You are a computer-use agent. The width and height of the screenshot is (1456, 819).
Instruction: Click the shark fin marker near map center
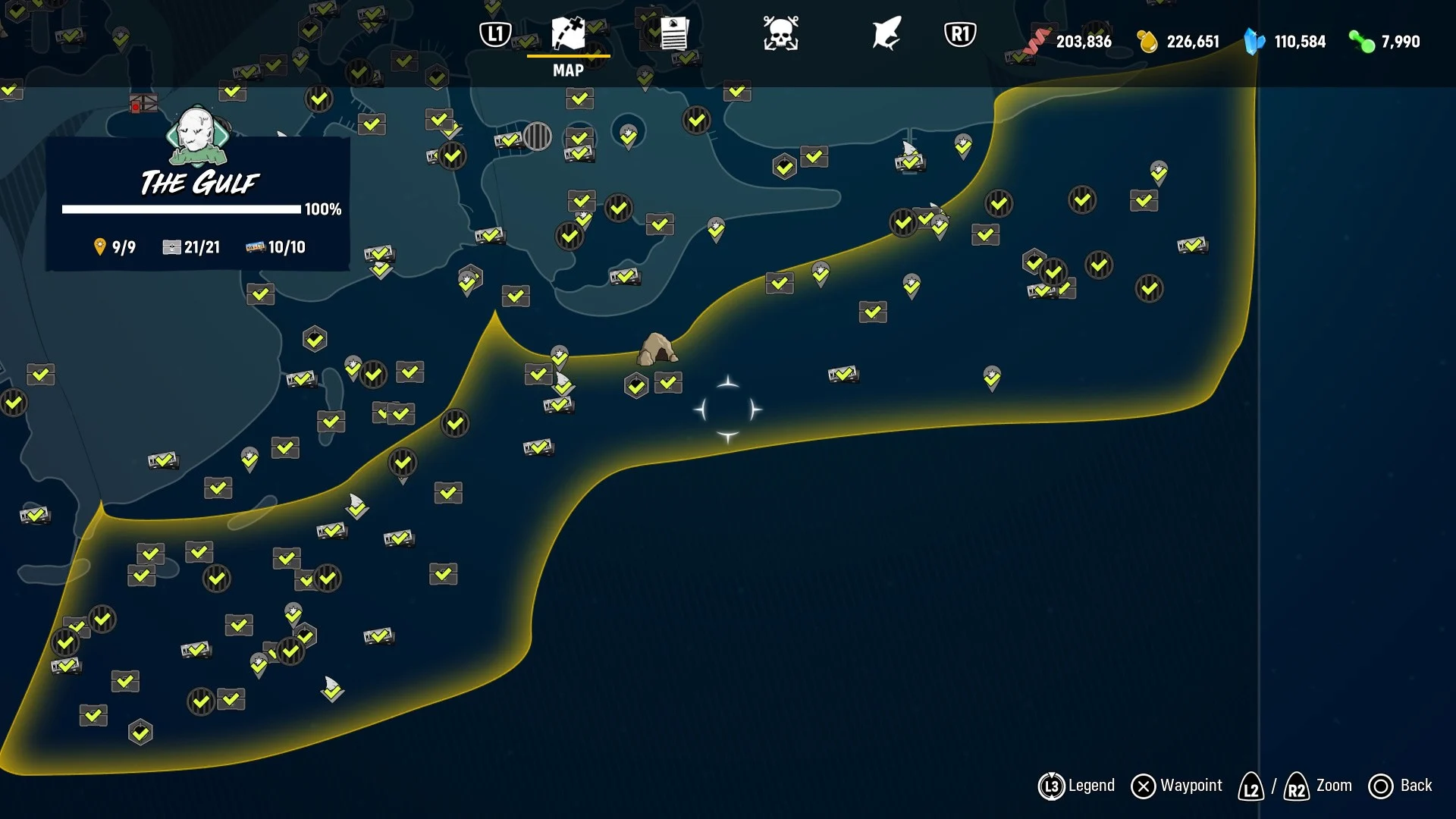click(x=562, y=379)
